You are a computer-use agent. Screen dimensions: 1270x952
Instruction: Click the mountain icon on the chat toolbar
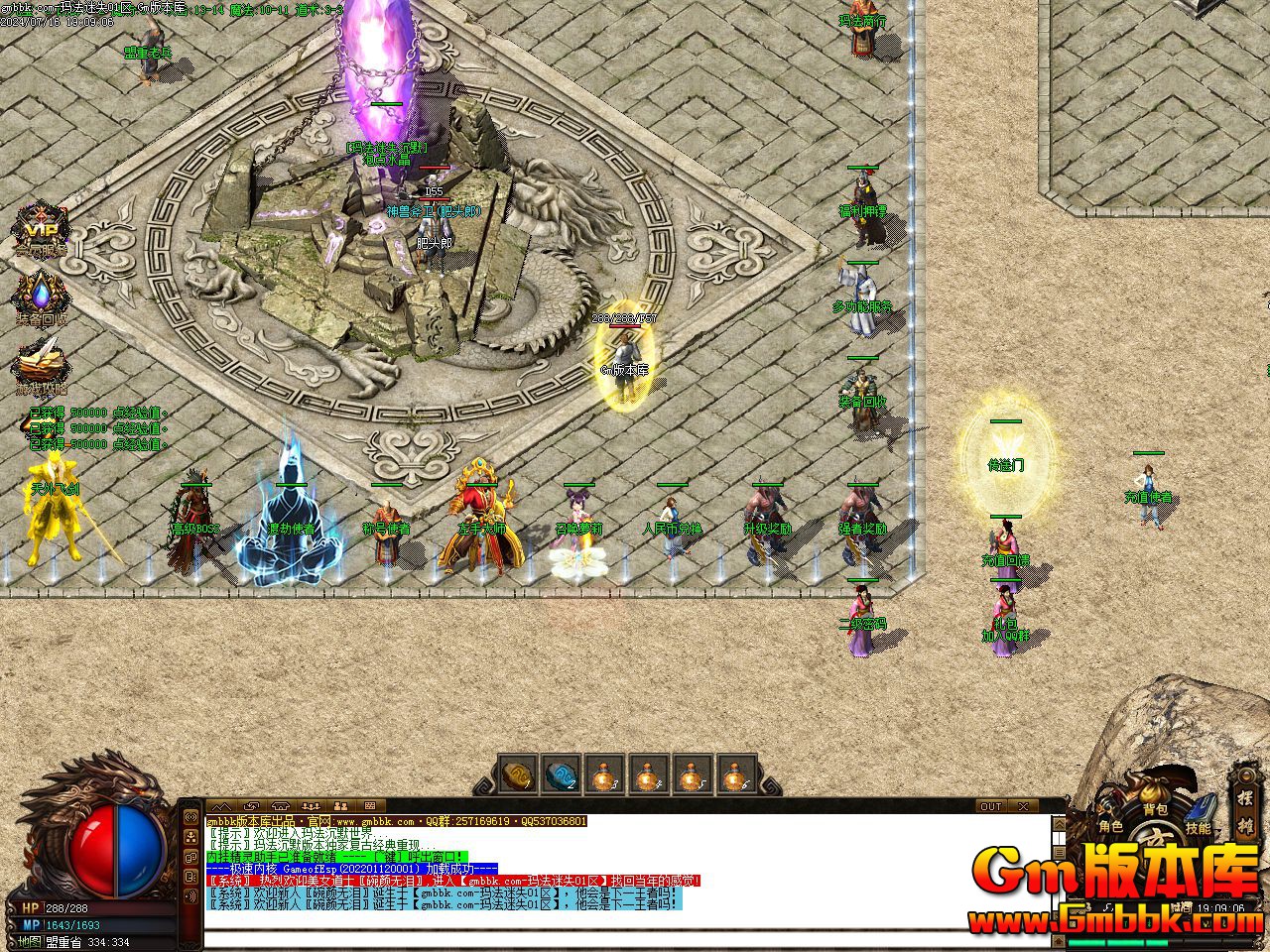(220, 806)
